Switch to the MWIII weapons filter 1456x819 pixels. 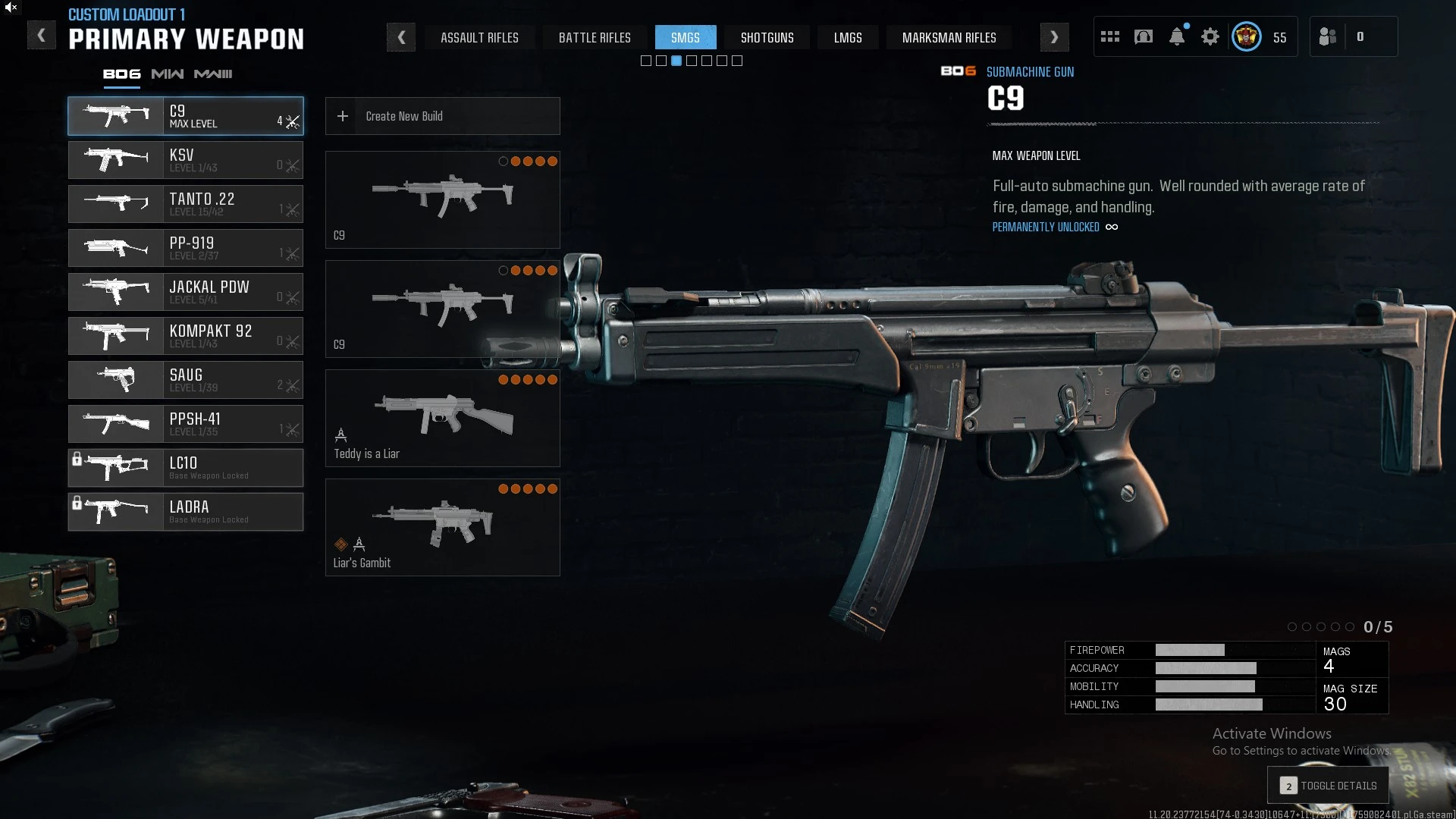tap(213, 74)
